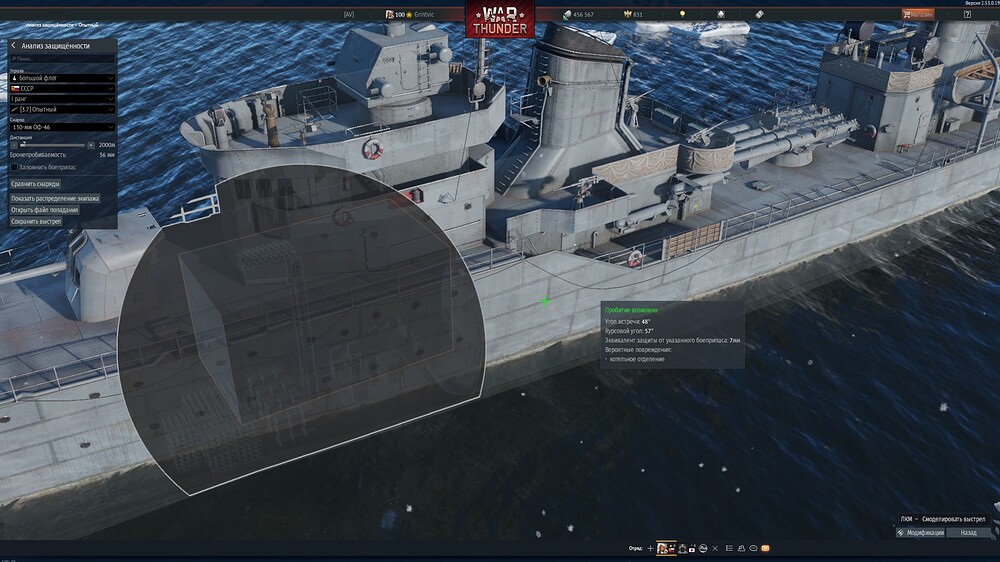
Task: Open the Большой флот vehicle type dropdown
Action: pyautogui.click(x=62, y=77)
